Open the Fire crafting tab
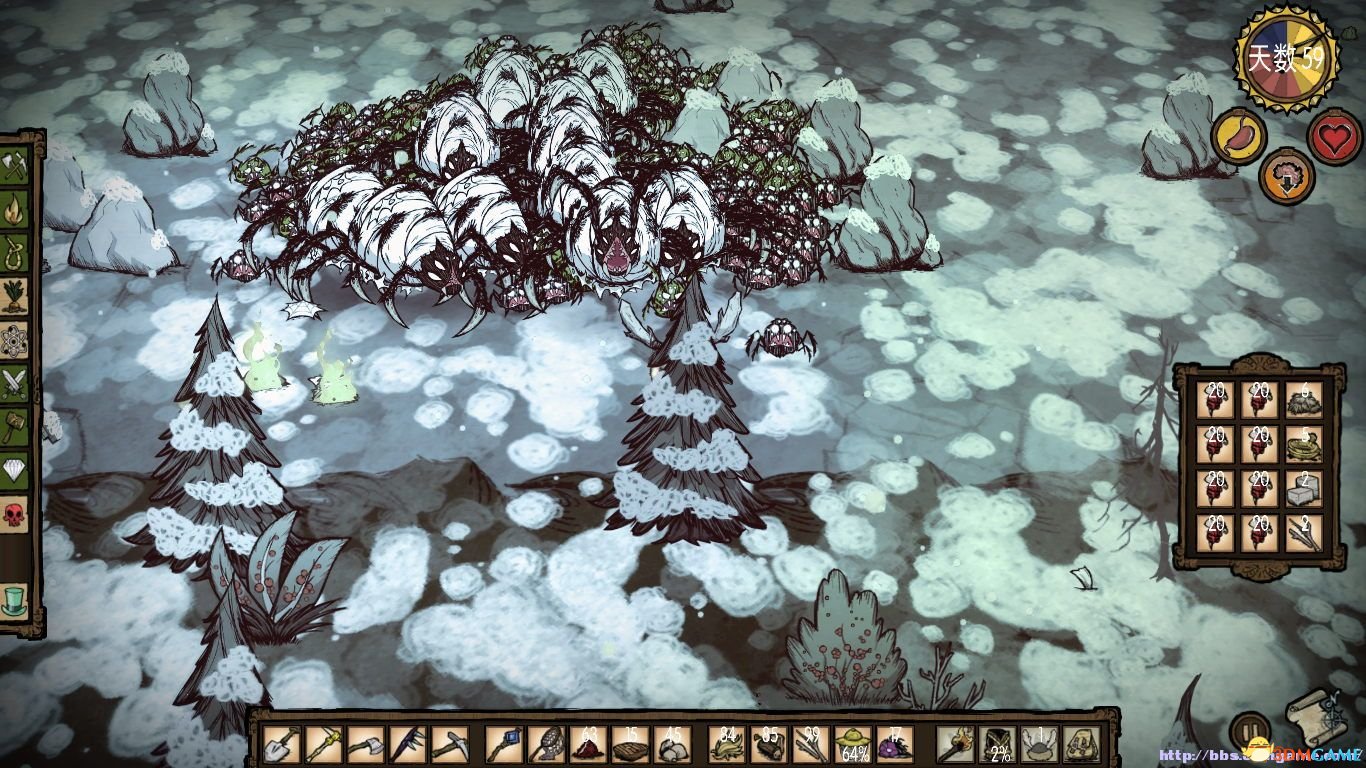 15,209
